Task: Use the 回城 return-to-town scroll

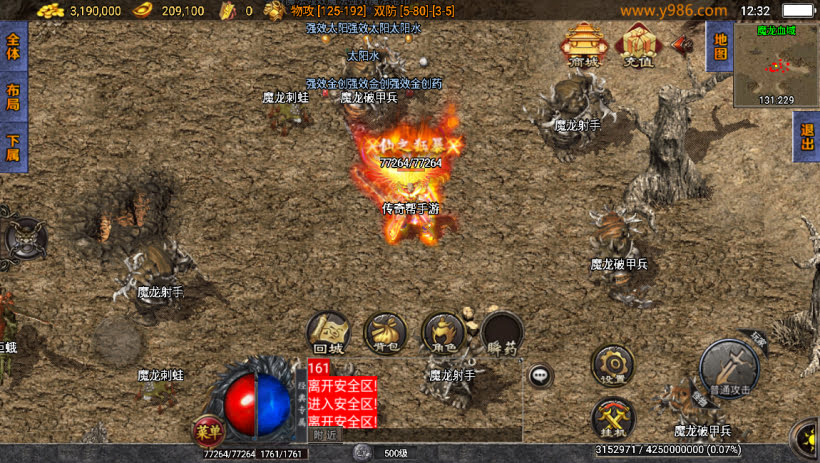Action: (328, 333)
